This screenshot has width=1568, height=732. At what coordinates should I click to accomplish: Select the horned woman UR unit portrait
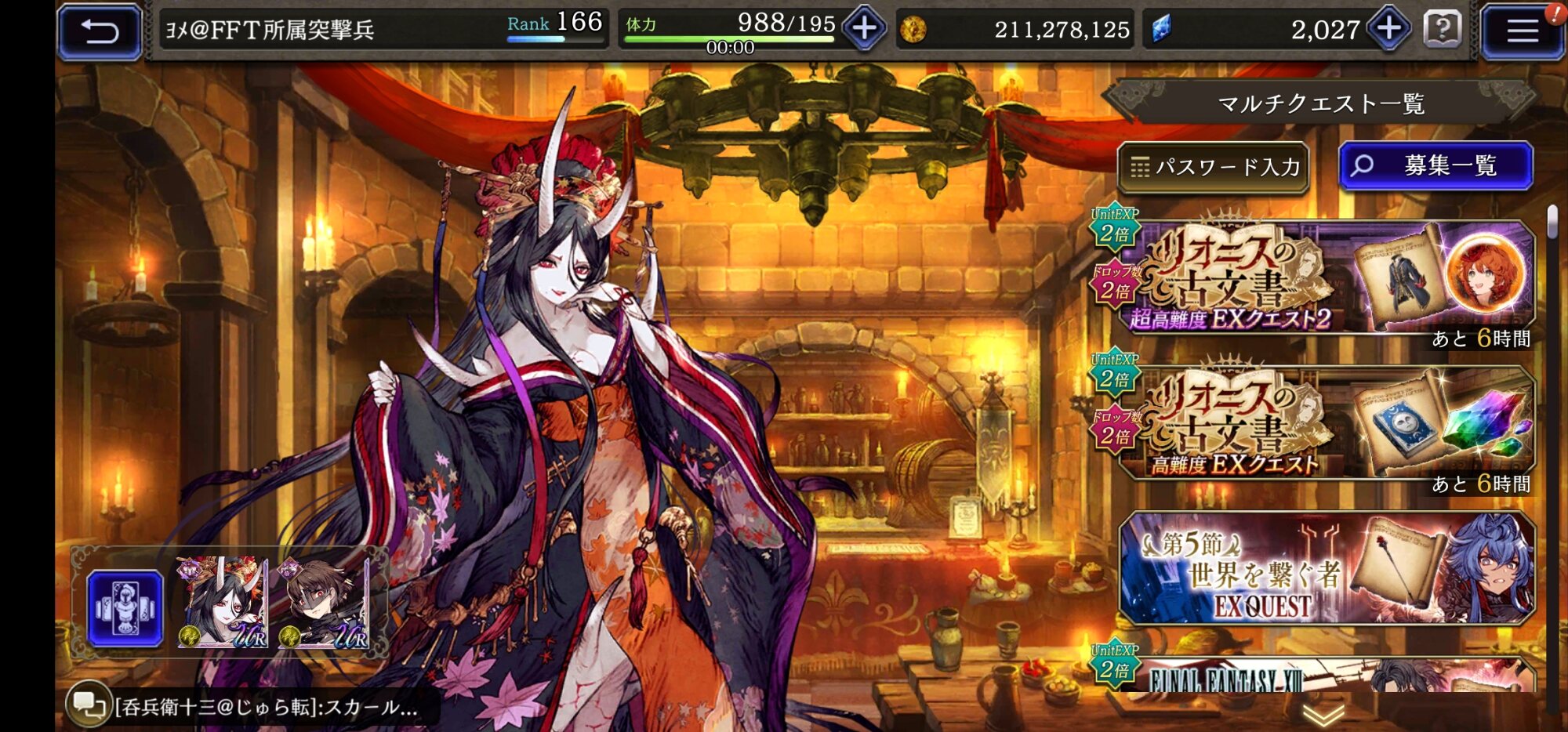coord(223,603)
